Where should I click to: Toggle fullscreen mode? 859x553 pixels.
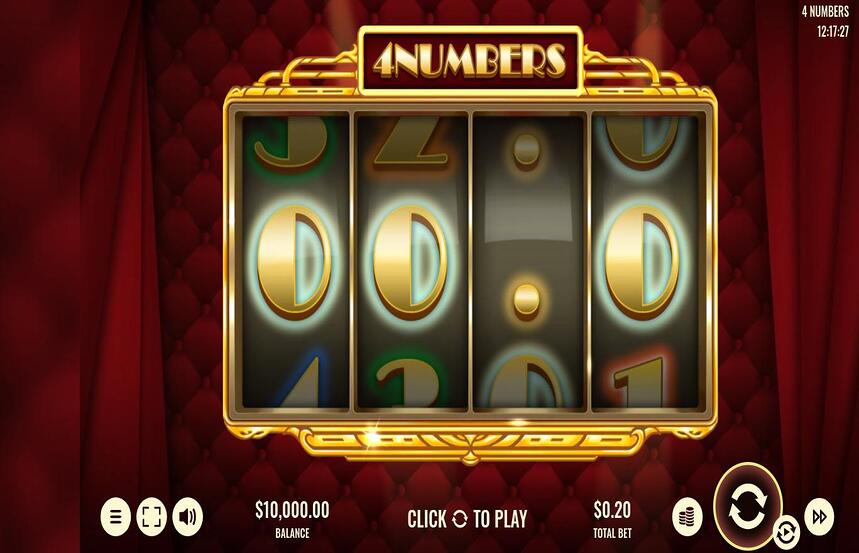(151, 517)
